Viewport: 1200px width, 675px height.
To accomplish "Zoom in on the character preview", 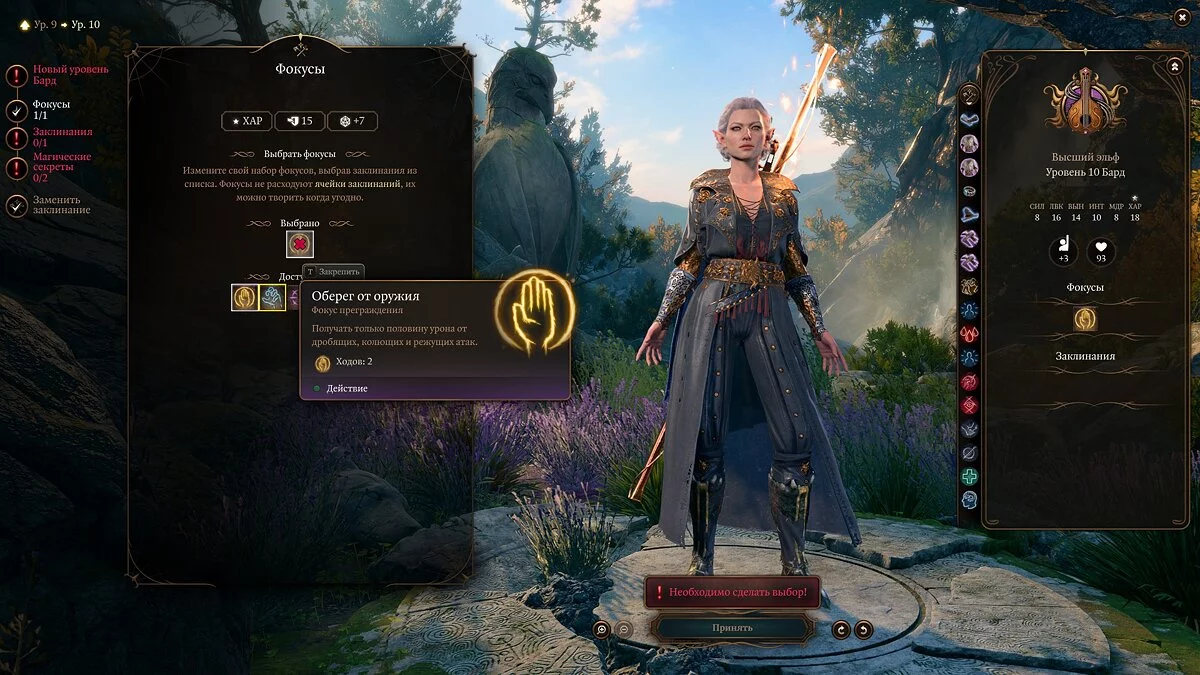I will pyautogui.click(x=601, y=629).
